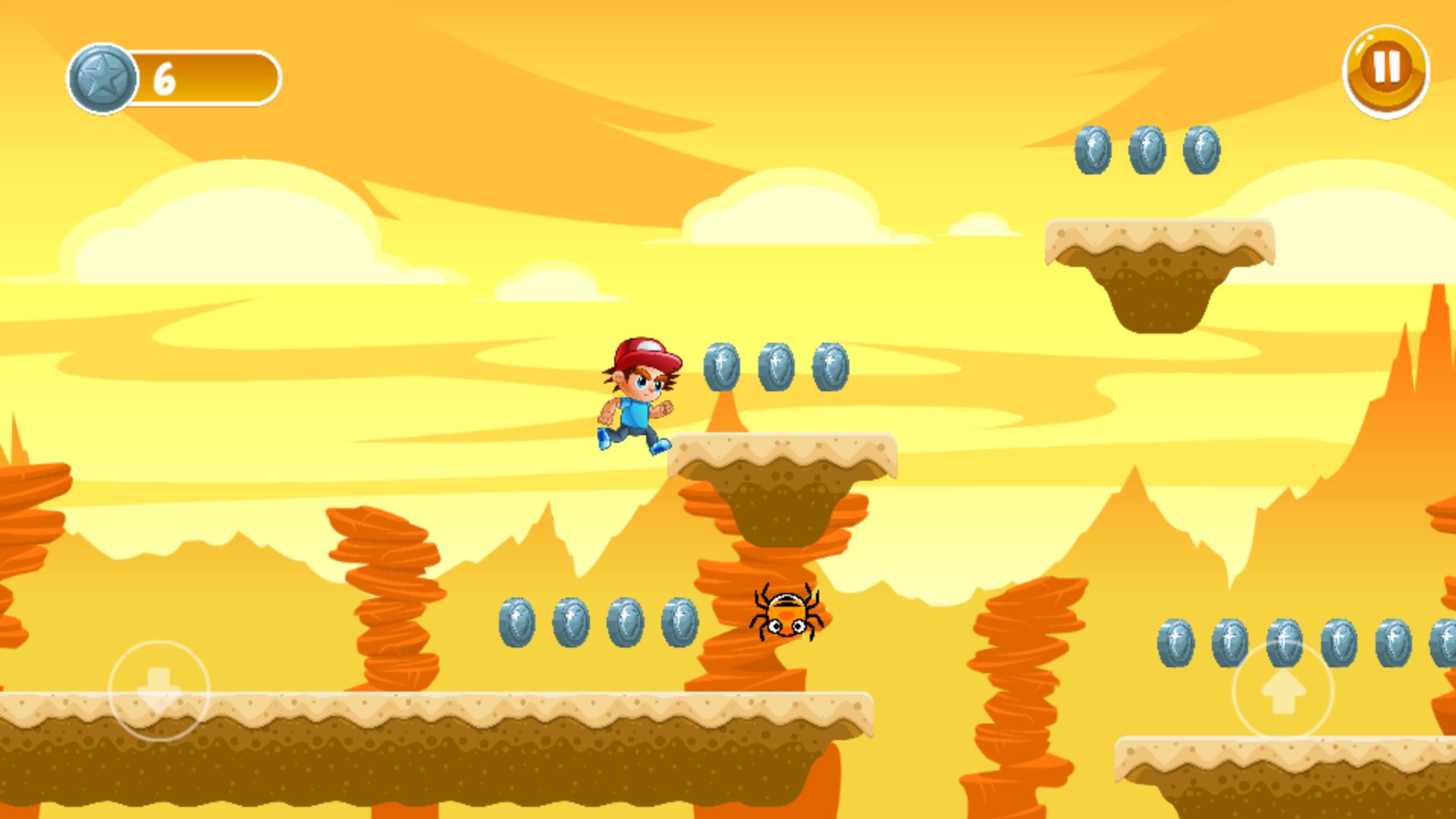Pause the game with the orange button
1456x819 pixels.
[1385, 71]
